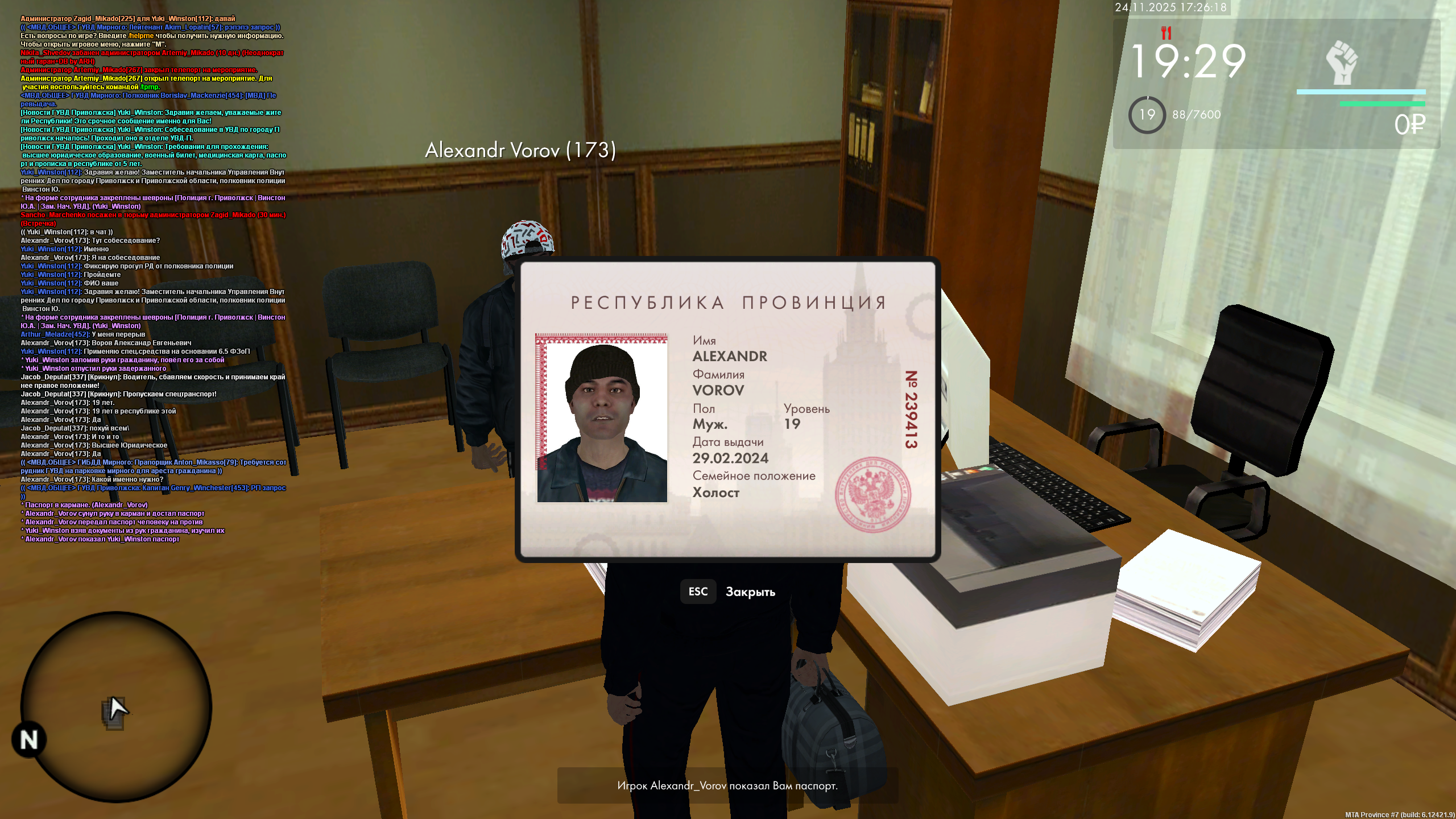The height and width of the screenshot is (819, 1456).
Task: Open the /helpme command link in chat
Action: pos(140,35)
